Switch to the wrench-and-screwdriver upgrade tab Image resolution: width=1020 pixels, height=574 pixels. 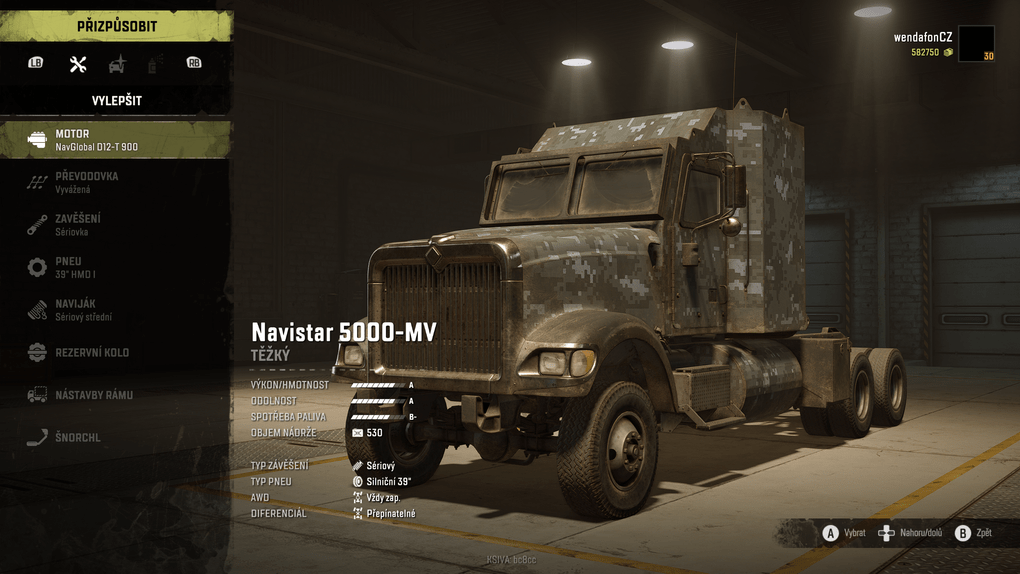point(78,64)
